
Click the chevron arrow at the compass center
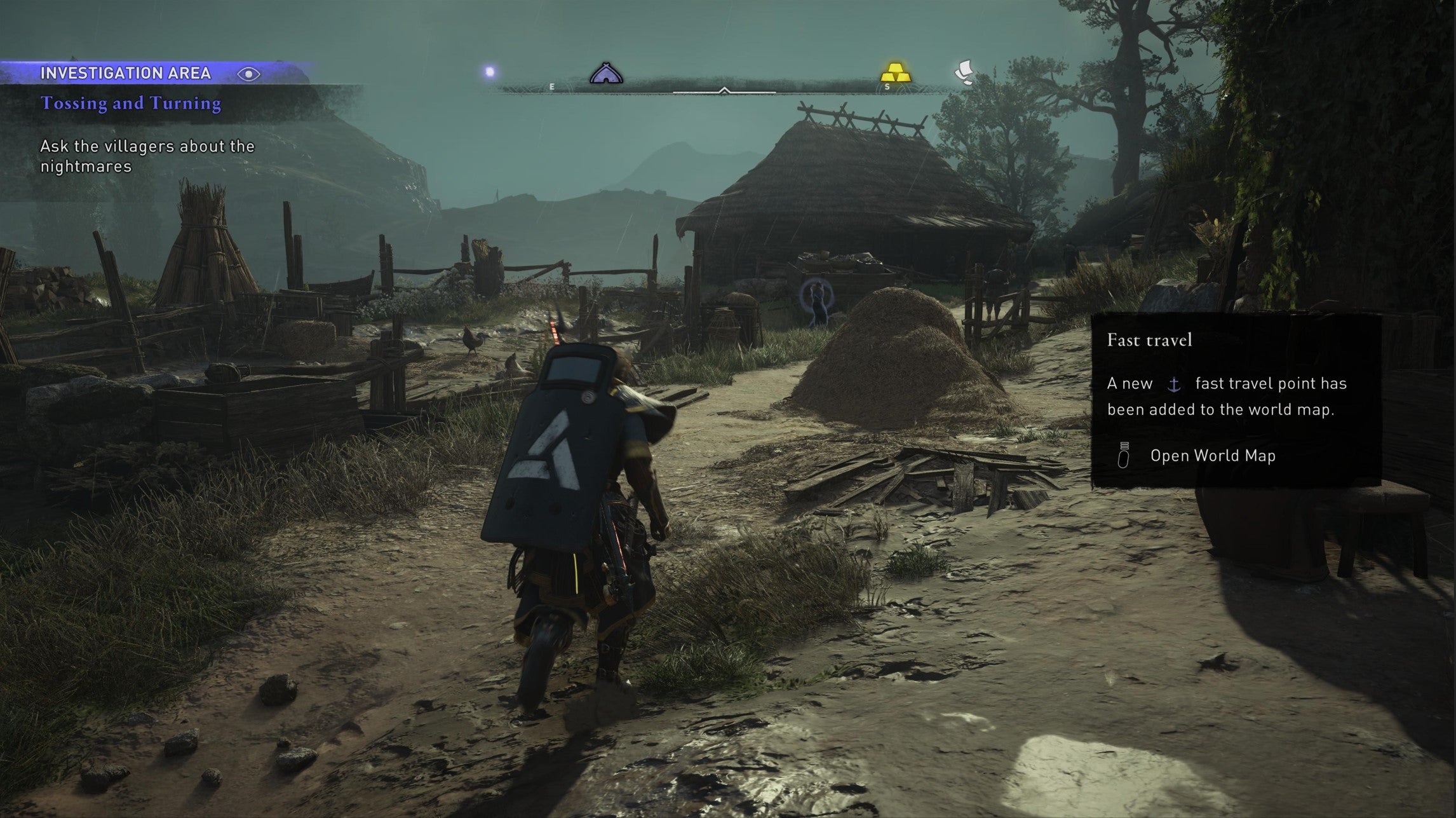(724, 90)
